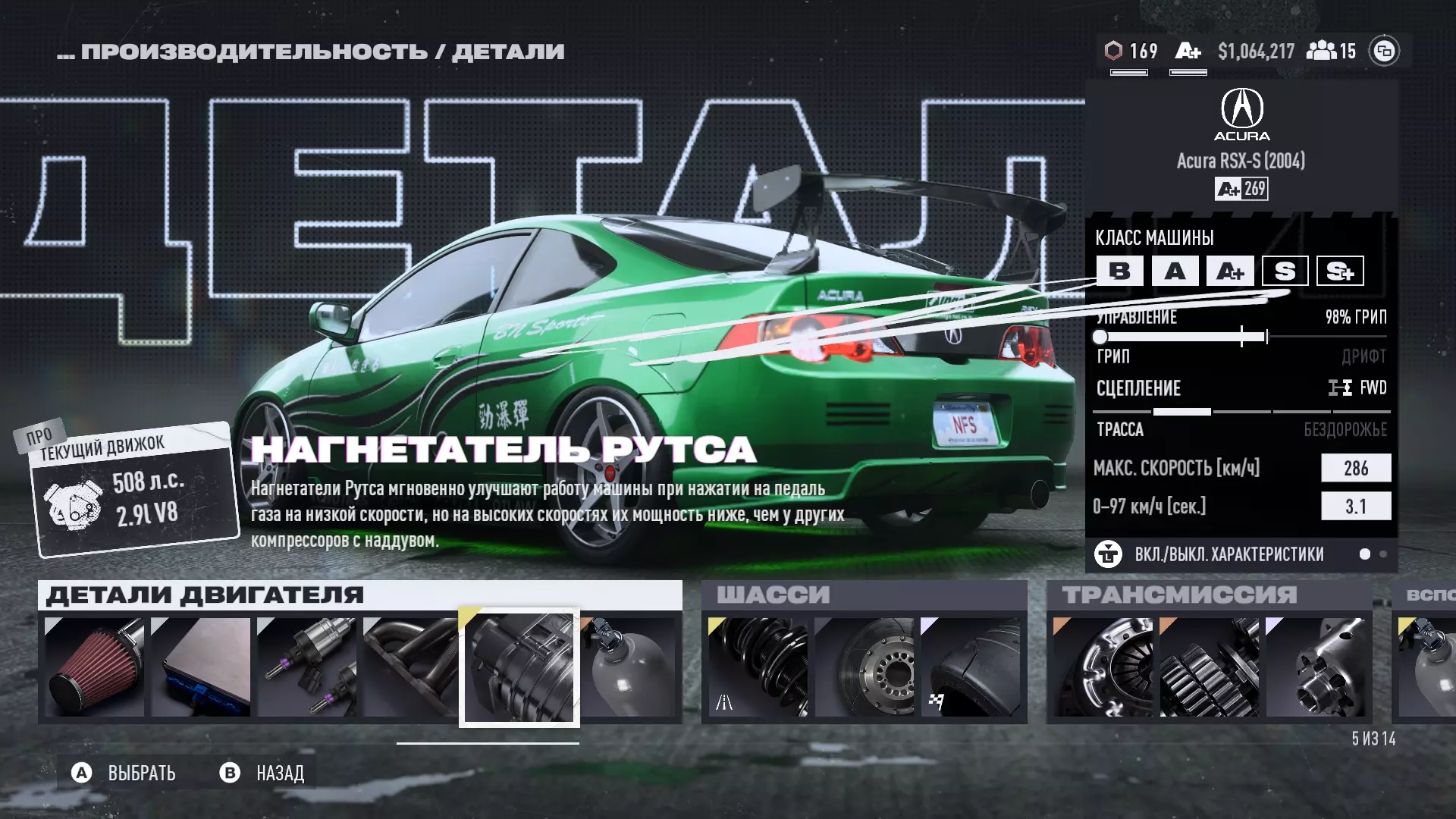Choose the brake disc chassis slot

tap(864, 667)
